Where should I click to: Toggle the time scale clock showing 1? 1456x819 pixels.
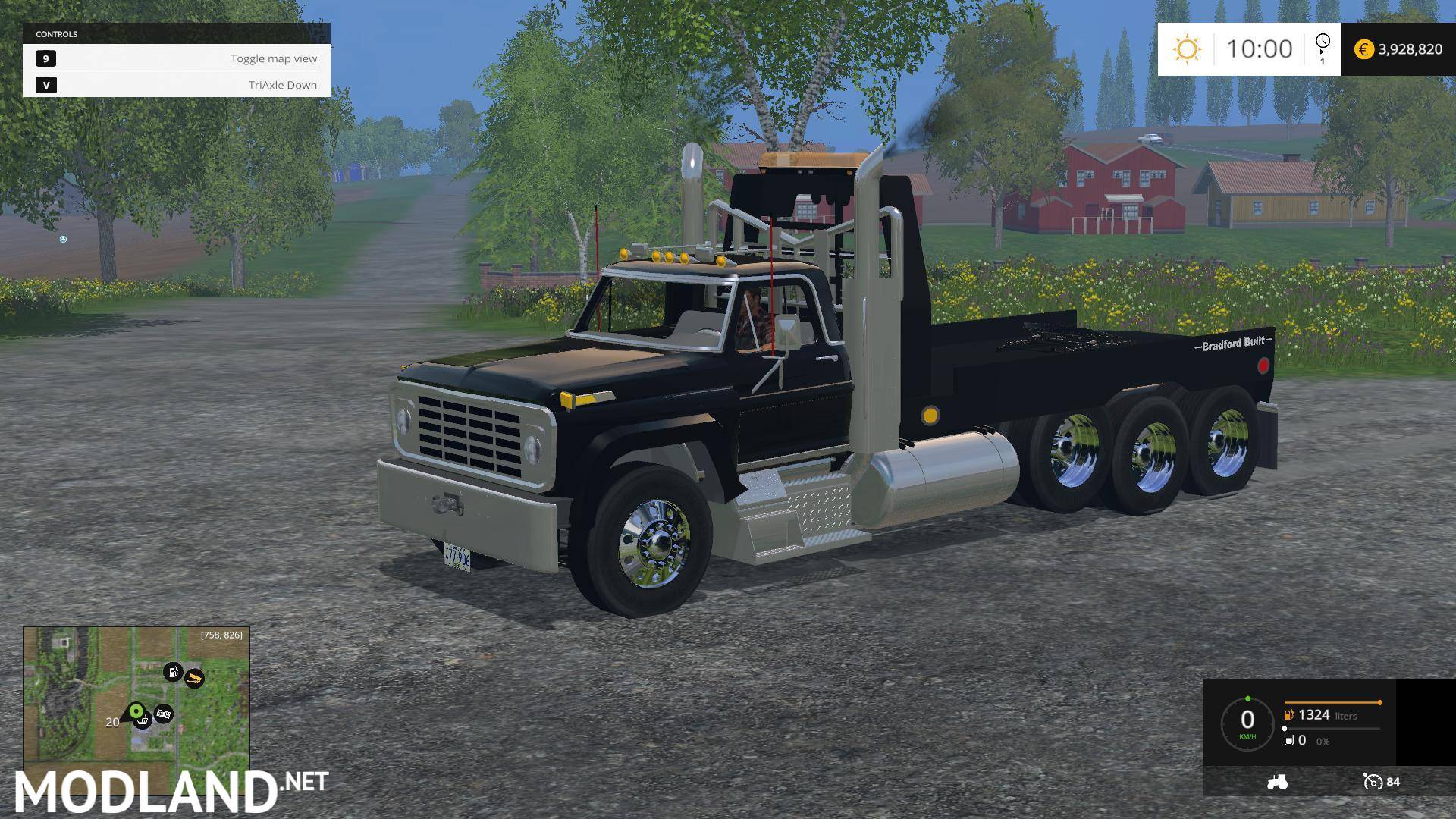click(1323, 47)
